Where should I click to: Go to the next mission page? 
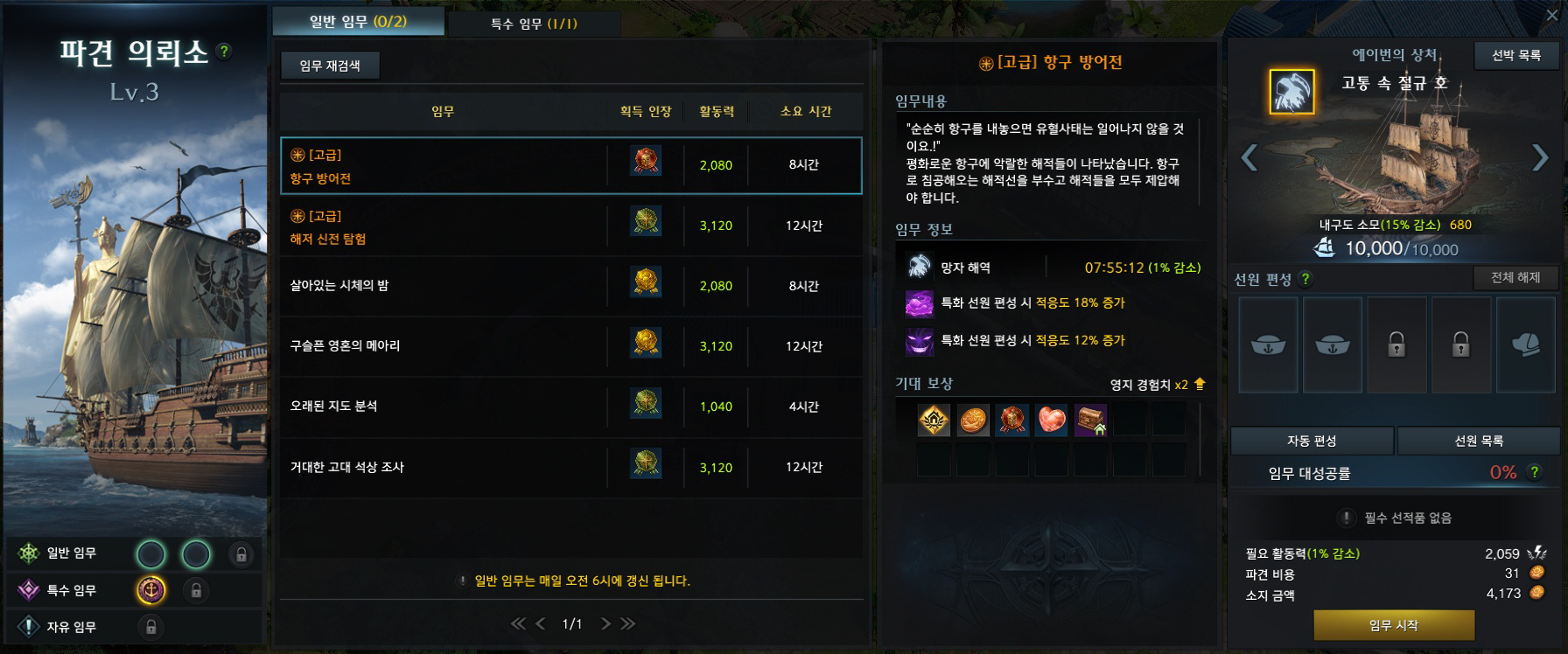605,623
